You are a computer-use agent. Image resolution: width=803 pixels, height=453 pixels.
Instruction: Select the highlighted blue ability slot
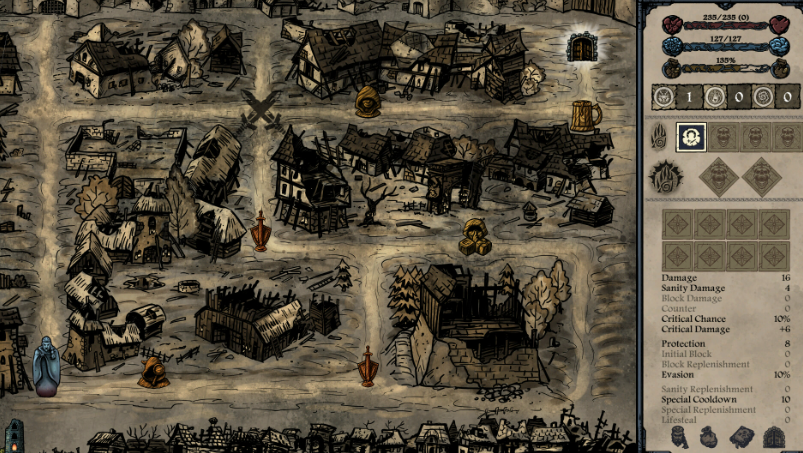point(691,137)
